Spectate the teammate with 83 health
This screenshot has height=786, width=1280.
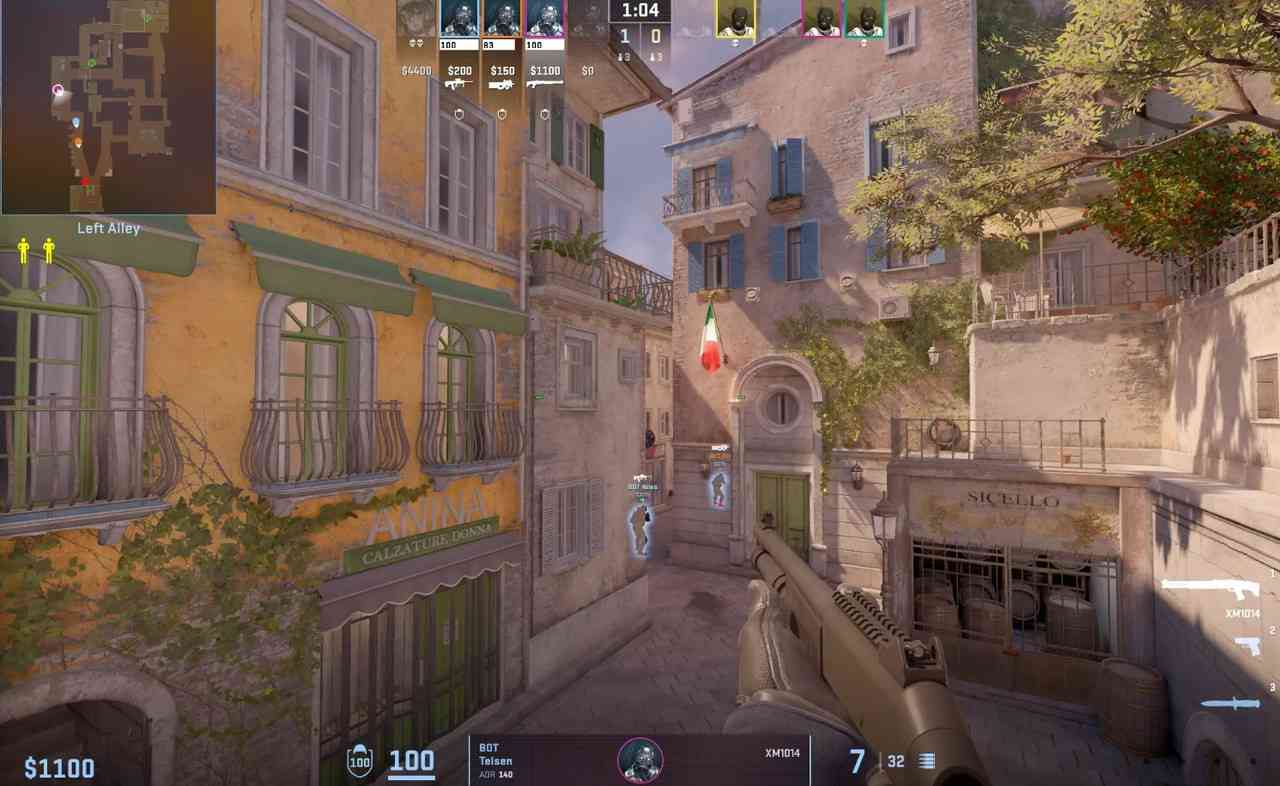[502, 19]
